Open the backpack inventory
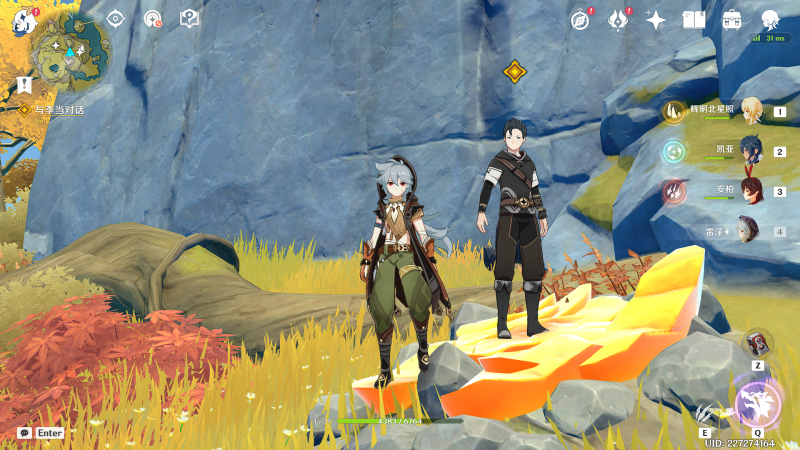The width and height of the screenshot is (800, 450). (x=732, y=20)
